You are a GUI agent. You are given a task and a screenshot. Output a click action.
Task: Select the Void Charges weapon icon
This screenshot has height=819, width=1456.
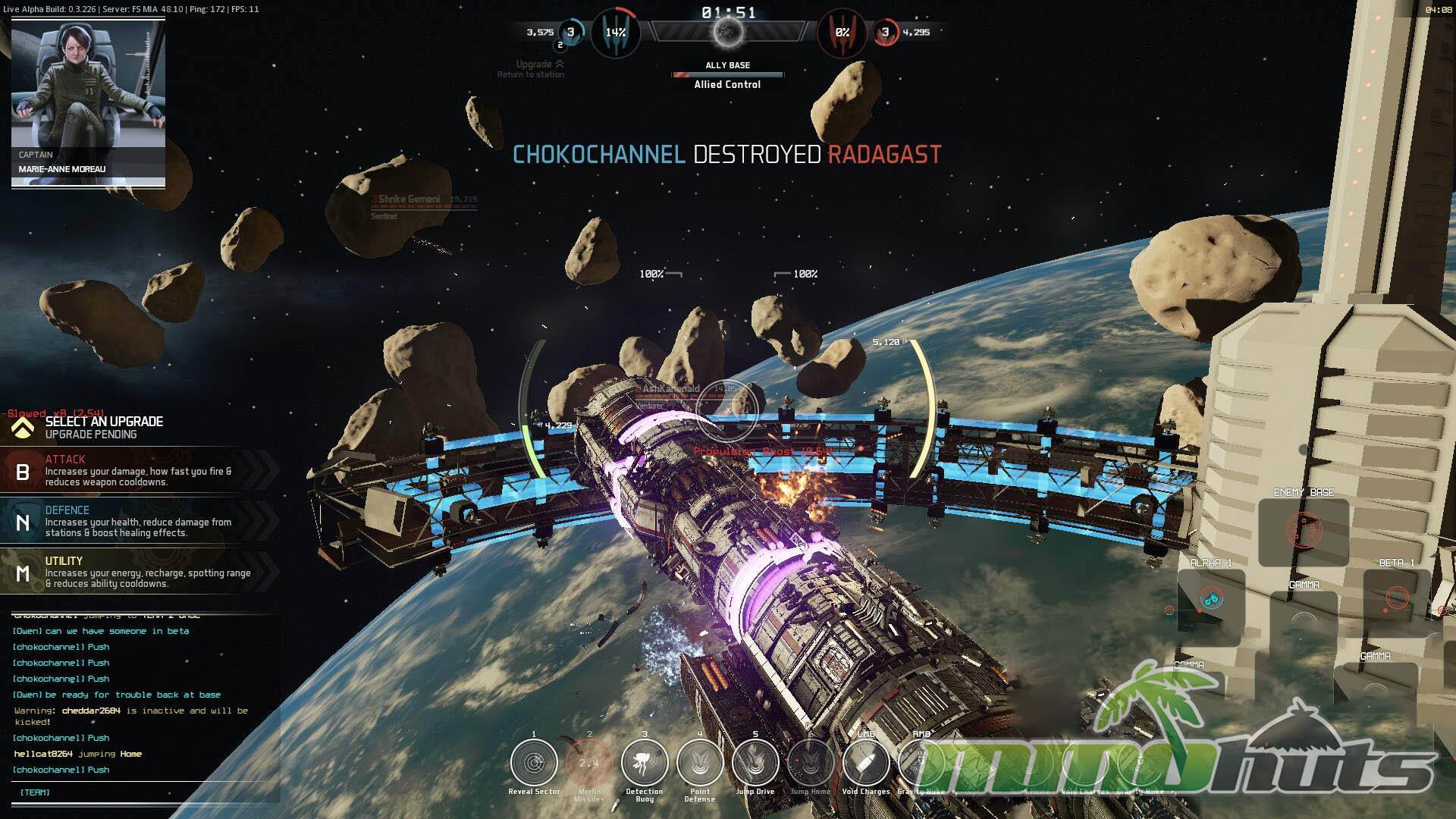tap(865, 763)
